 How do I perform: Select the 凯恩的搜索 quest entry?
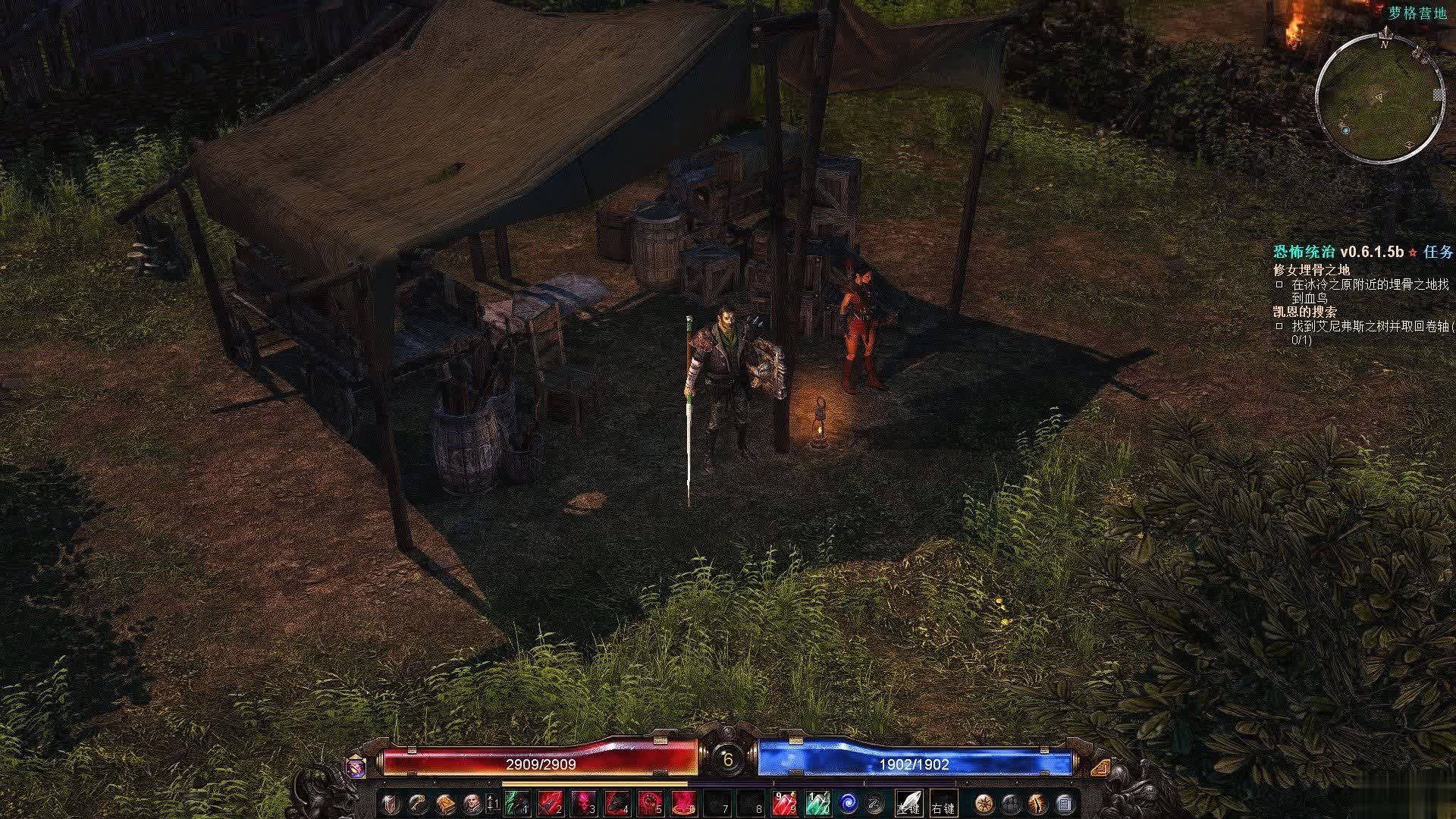[1305, 312]
